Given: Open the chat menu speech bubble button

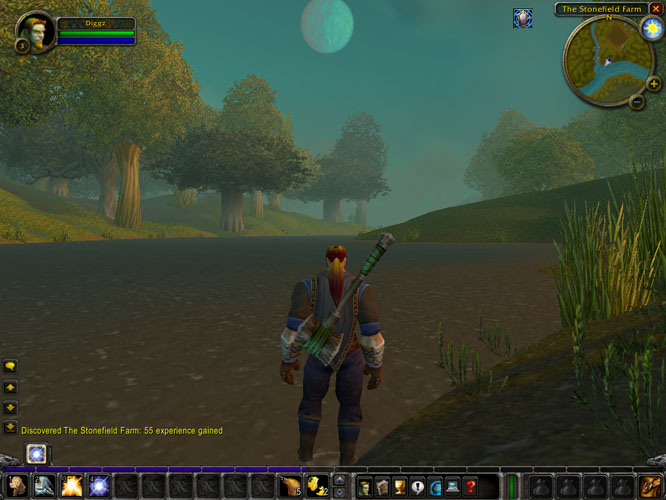Looking at the screenshot, I should point(10,366).
